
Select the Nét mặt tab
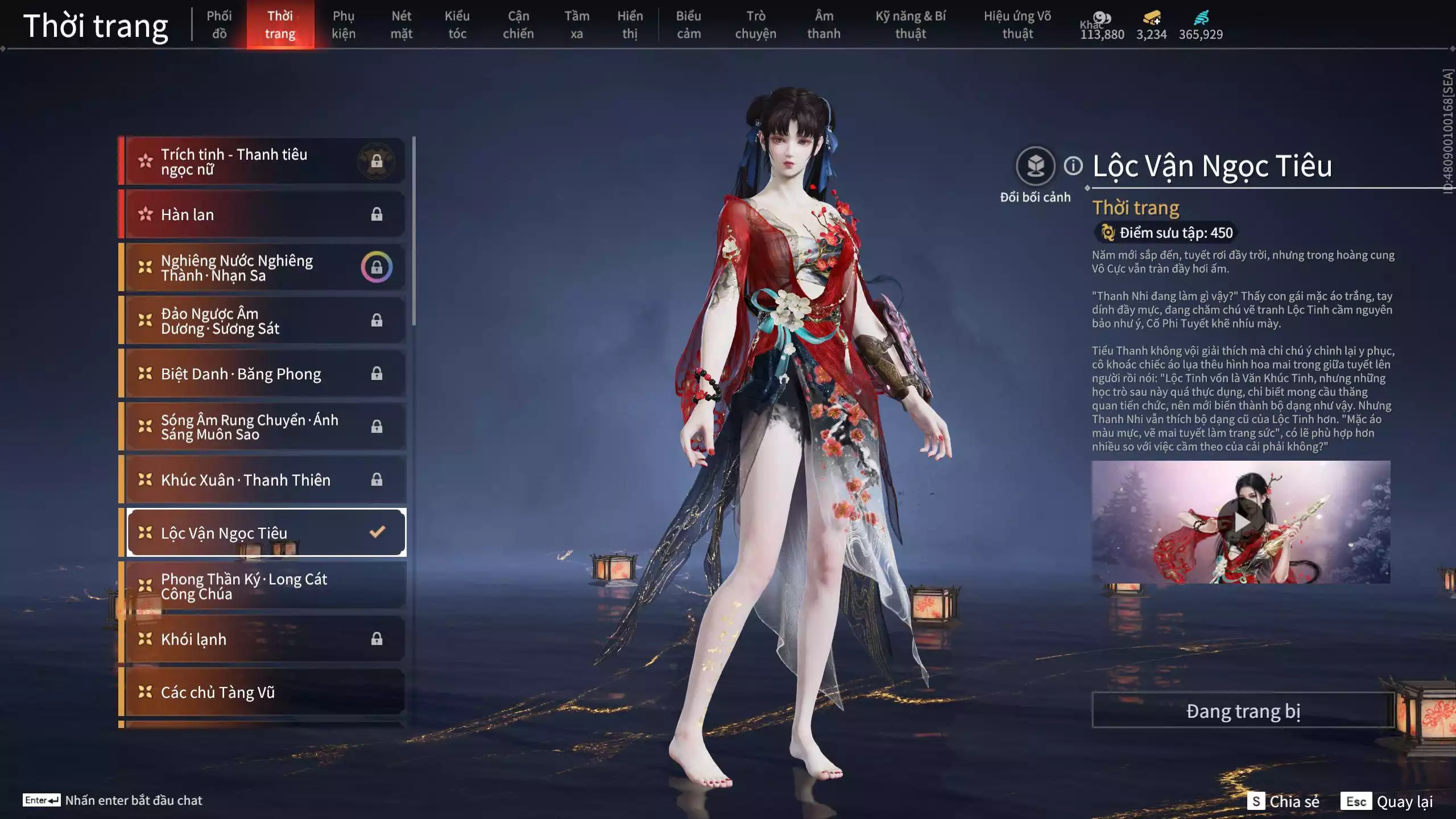(401, 25)
